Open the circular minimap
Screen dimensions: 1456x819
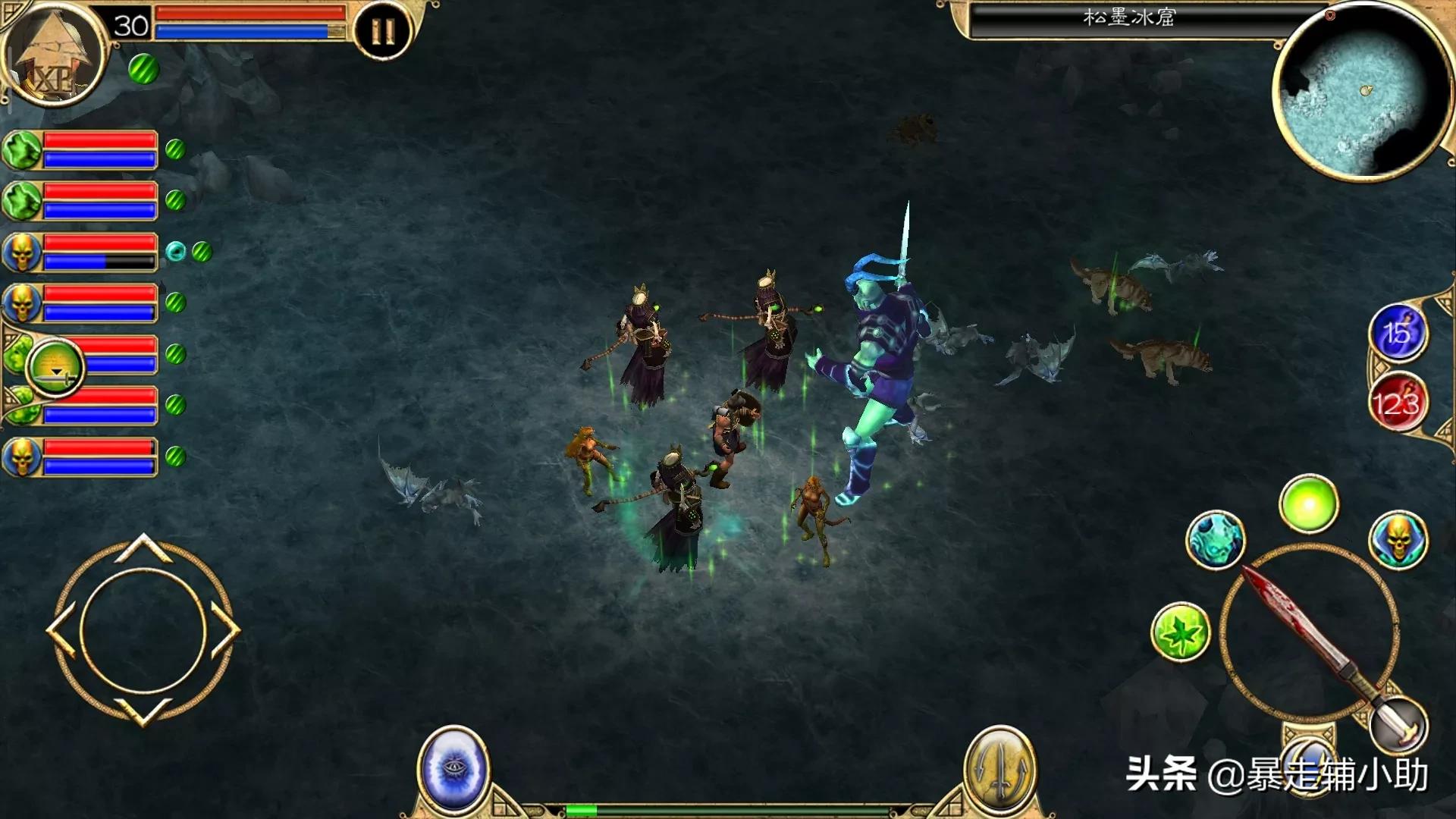(x=1361, y=93)
